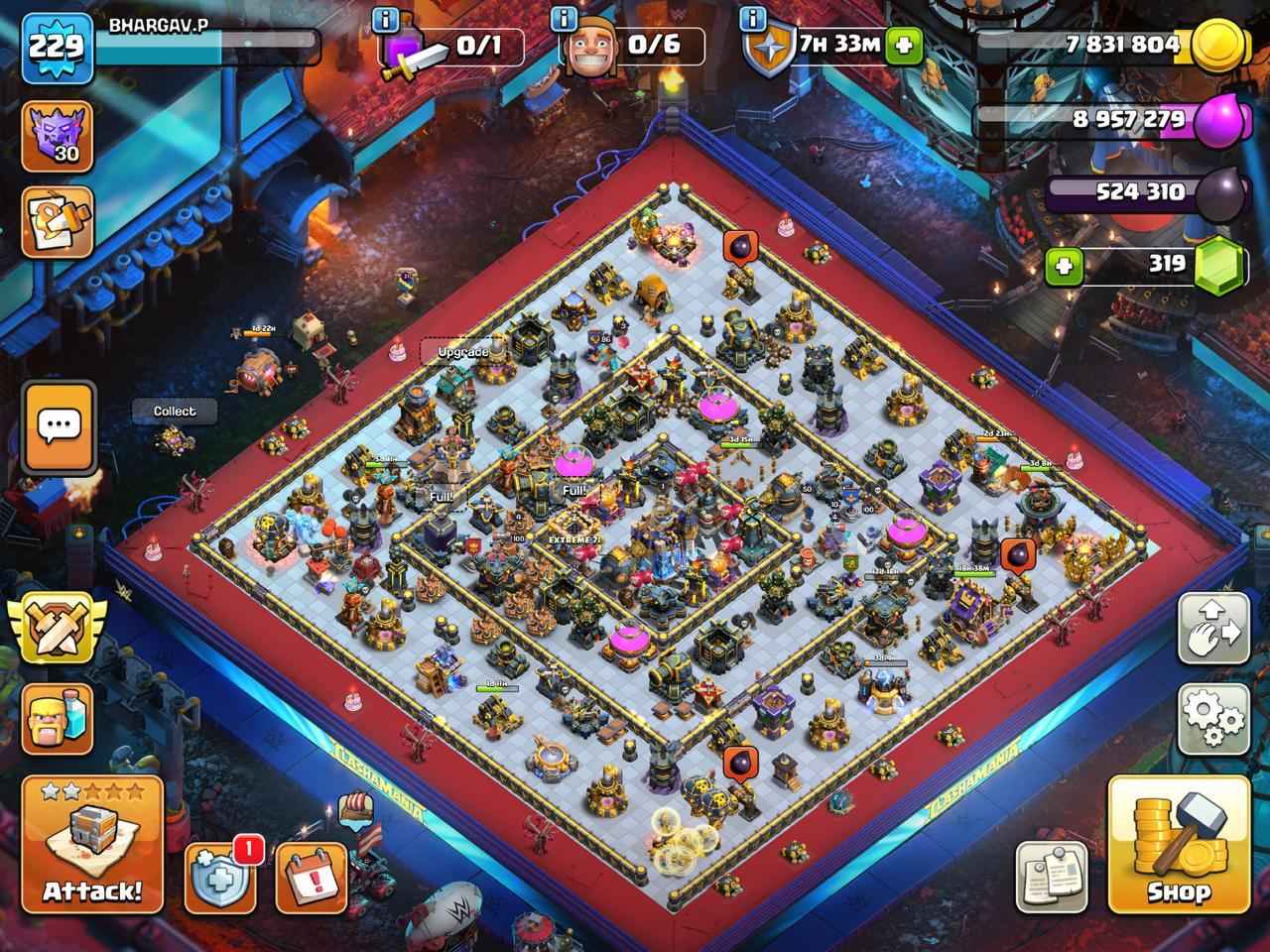The width and height of the screenshot is (1270, 952).
Task: Open the Shop
Action: (1179, 848)
